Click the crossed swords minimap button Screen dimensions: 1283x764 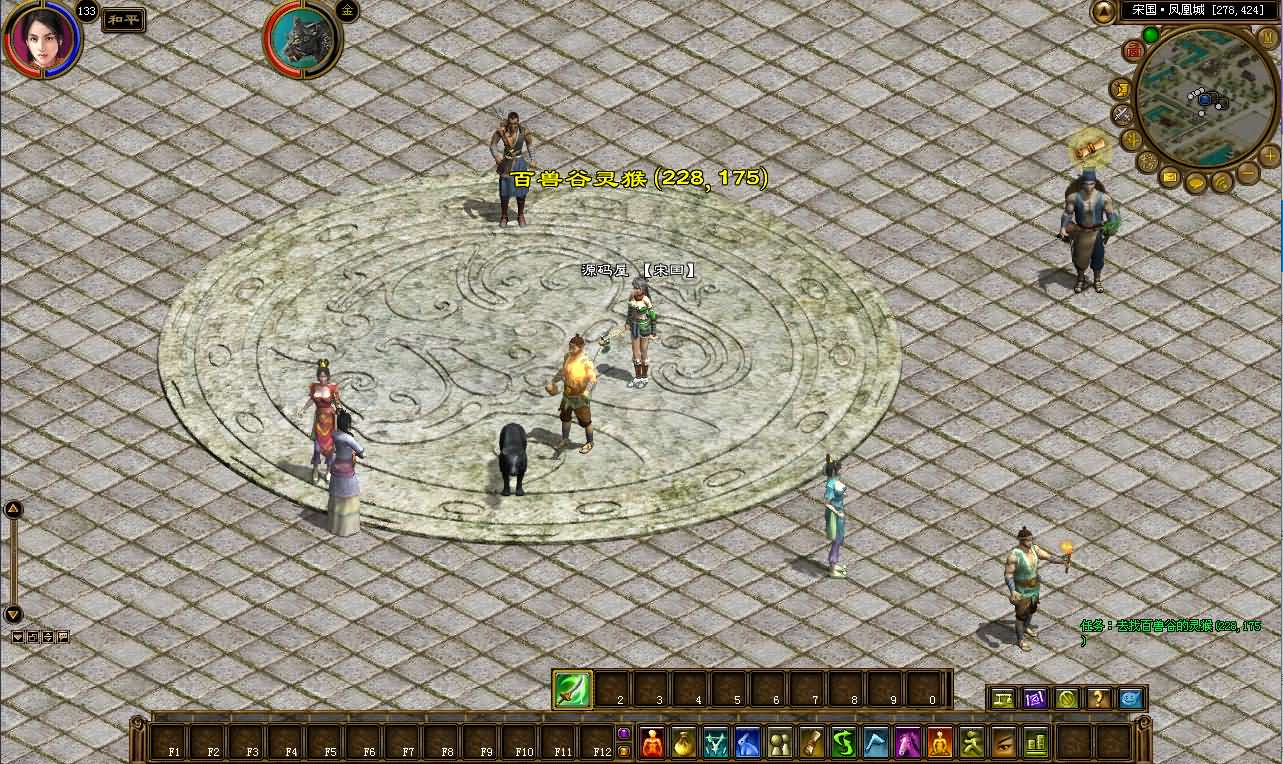pyautogui.click(x=1122, y=115)
